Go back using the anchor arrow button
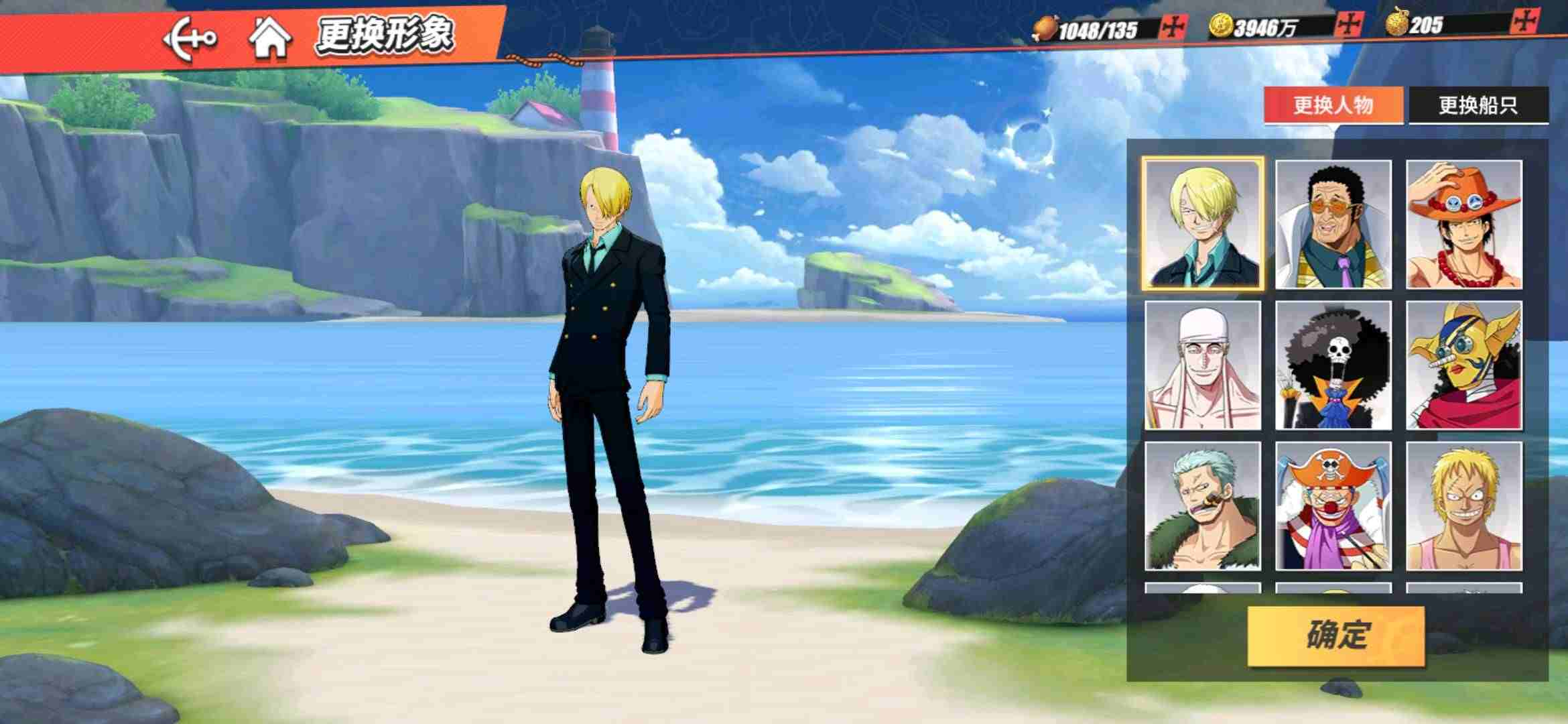 click(x=190, y=39)
